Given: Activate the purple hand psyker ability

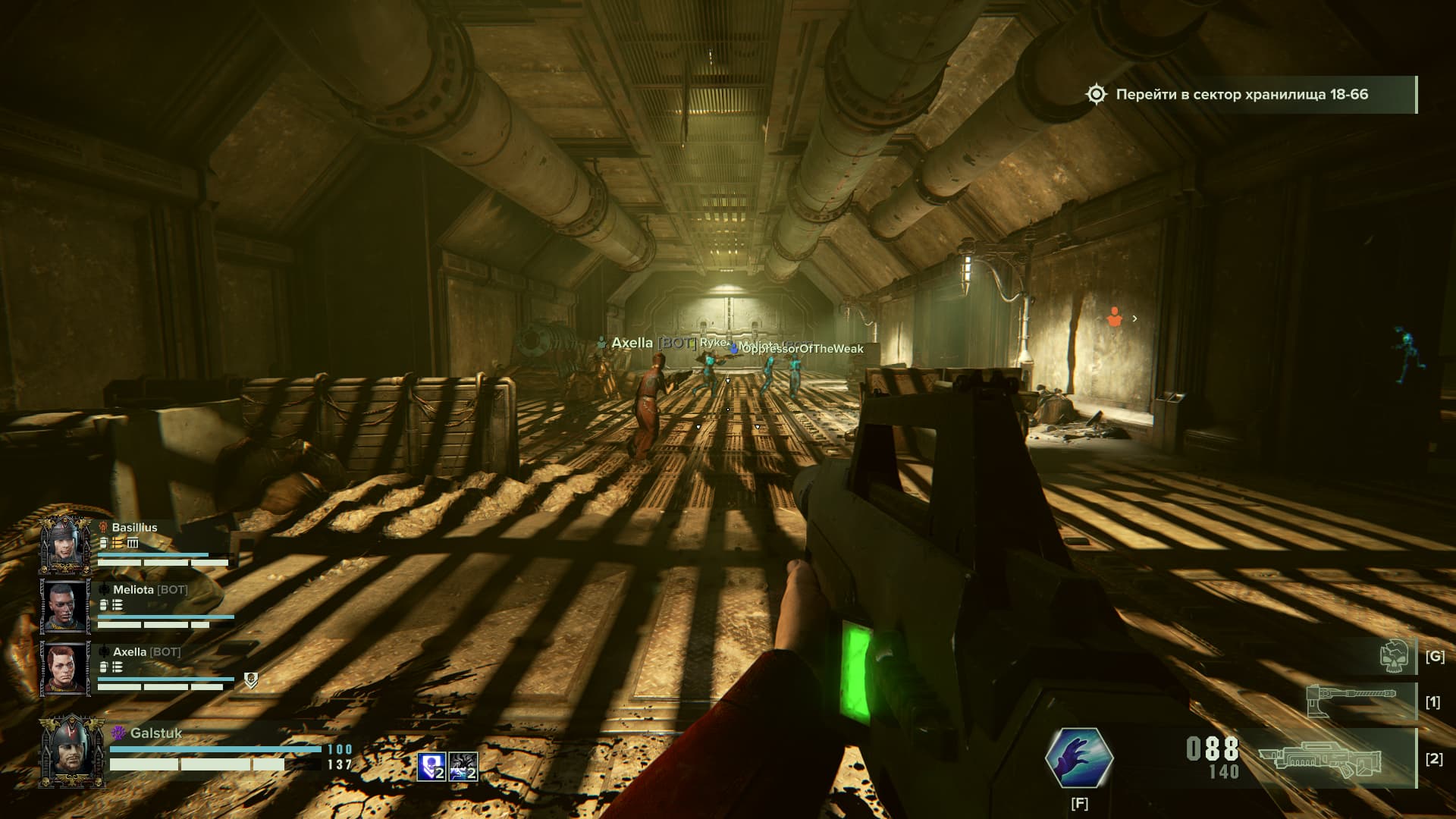Looking at the screenshot, I should point(1079,757).
